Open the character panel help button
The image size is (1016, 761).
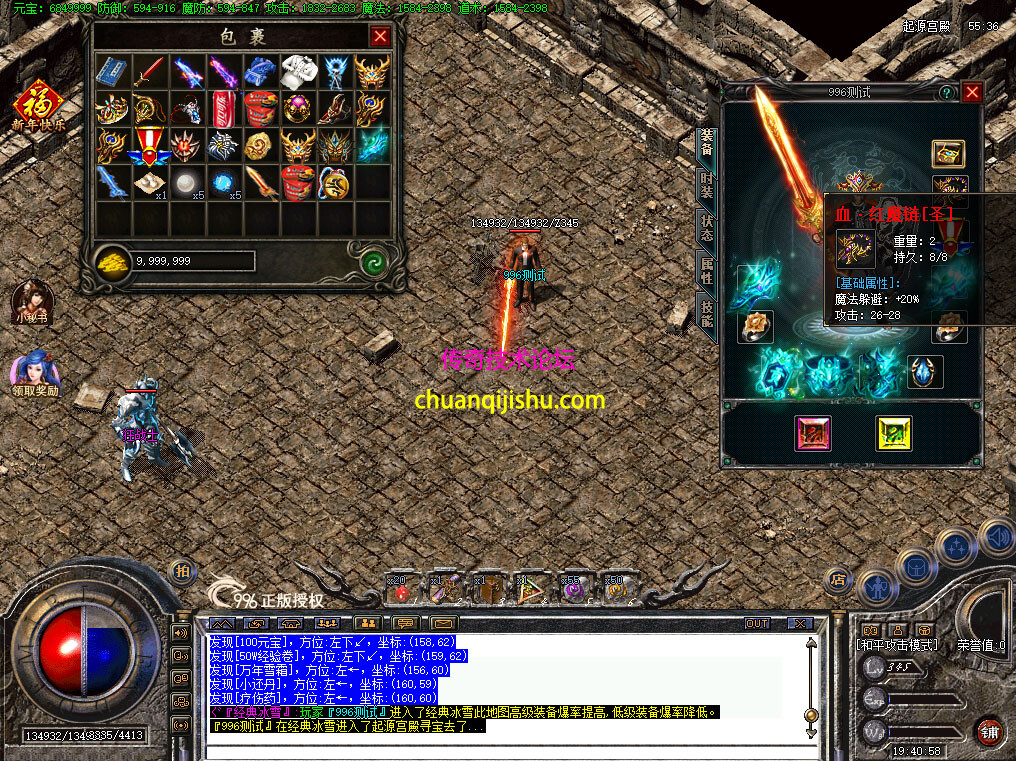coord(945,92)
